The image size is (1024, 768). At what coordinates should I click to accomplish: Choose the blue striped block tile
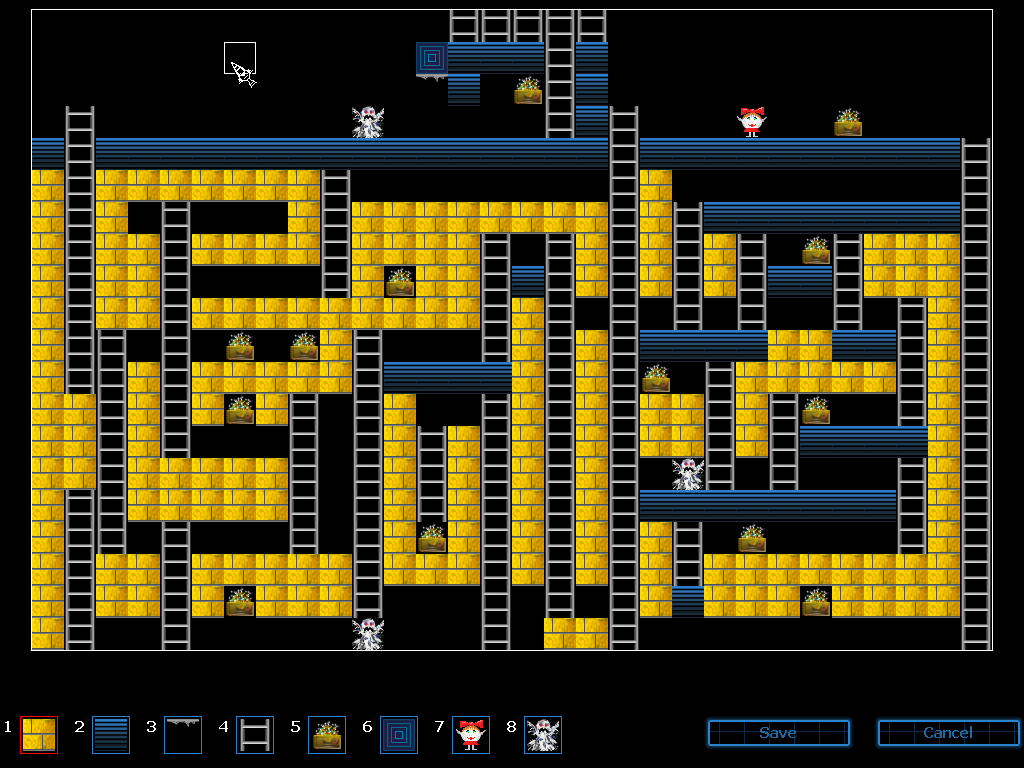coord(111,734)
